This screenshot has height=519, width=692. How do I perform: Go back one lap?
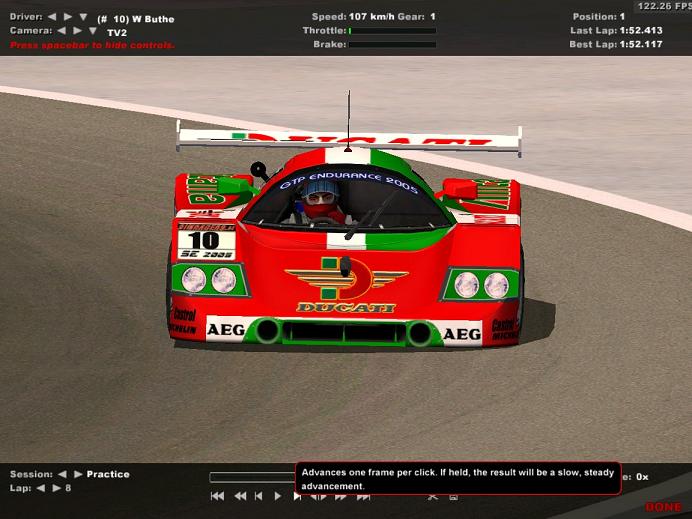pyautogui.click(x=41, y=488)
